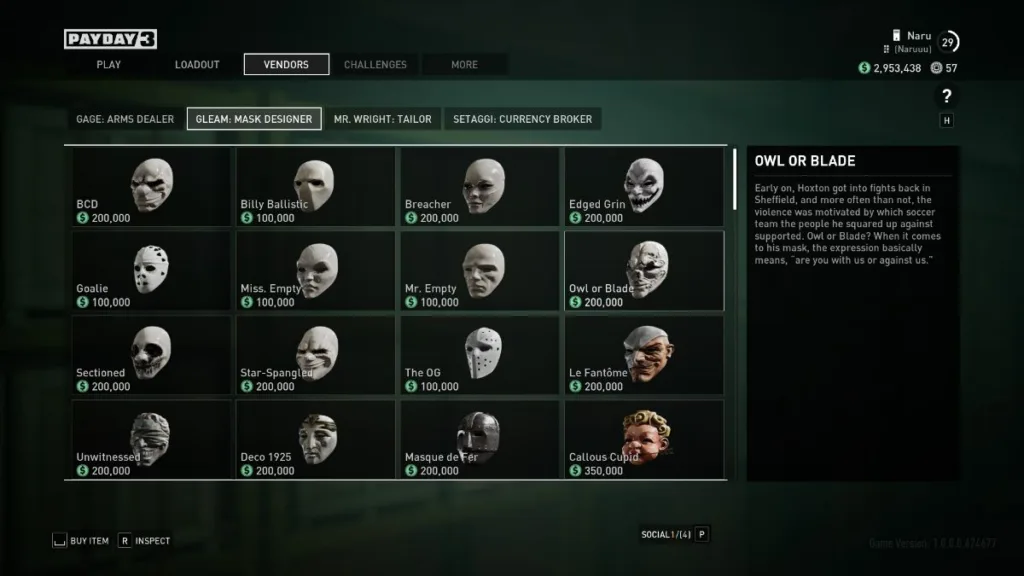Select The OG hockey mask
1024x576 pixels.
click(x=479, y=355)
